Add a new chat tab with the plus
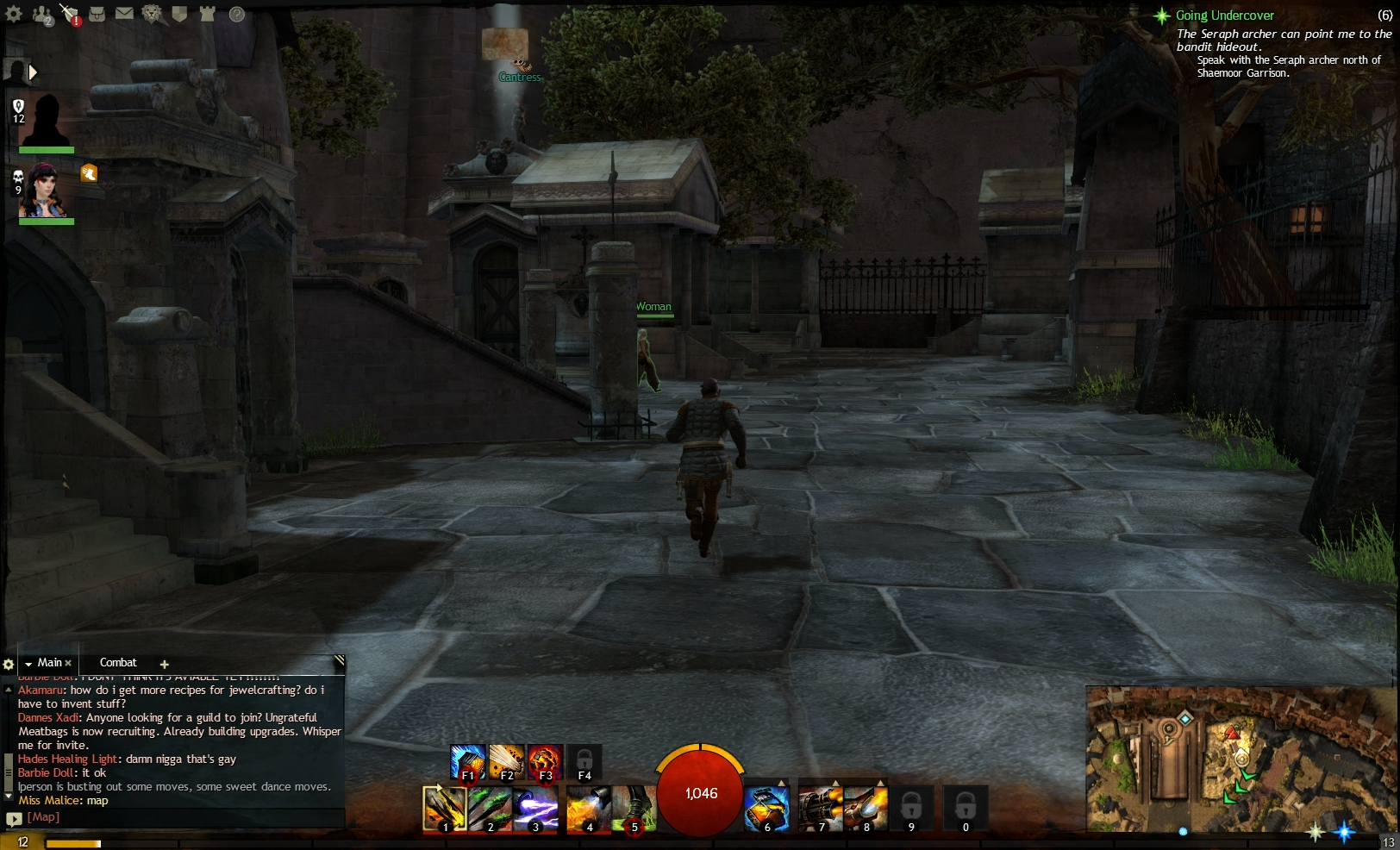 coord(164,664)
